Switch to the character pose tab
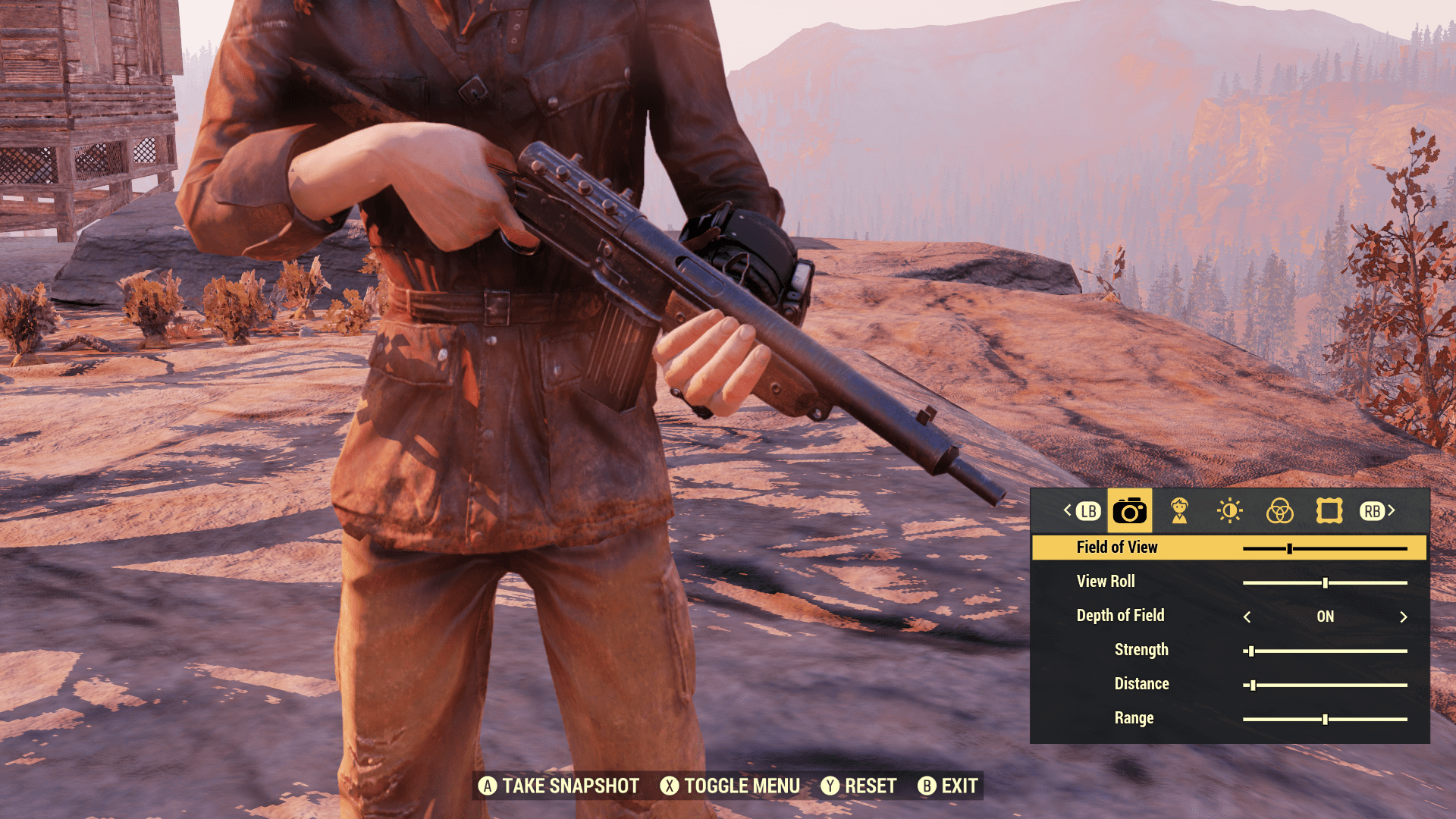The width and height of the screenshot is (1456, 819). [x=1179, y=511]
